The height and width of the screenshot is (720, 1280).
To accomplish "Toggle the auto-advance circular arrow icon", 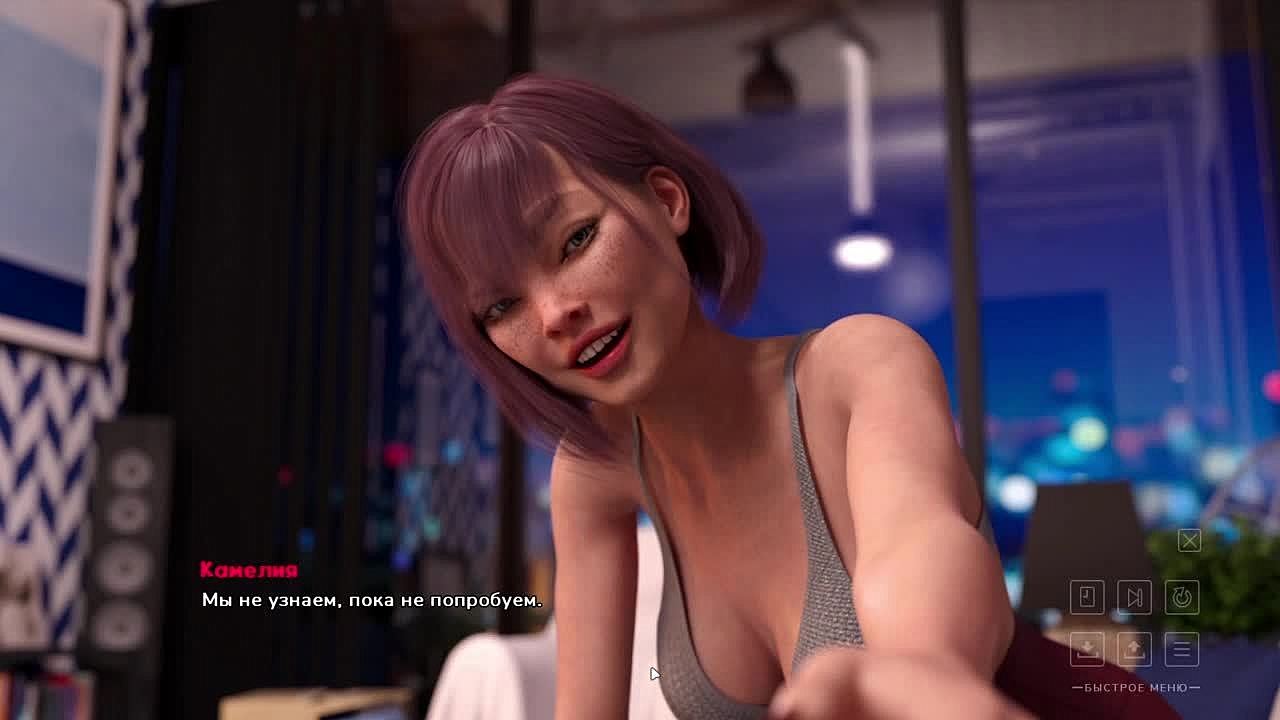I will click(x=1182, y=598).
